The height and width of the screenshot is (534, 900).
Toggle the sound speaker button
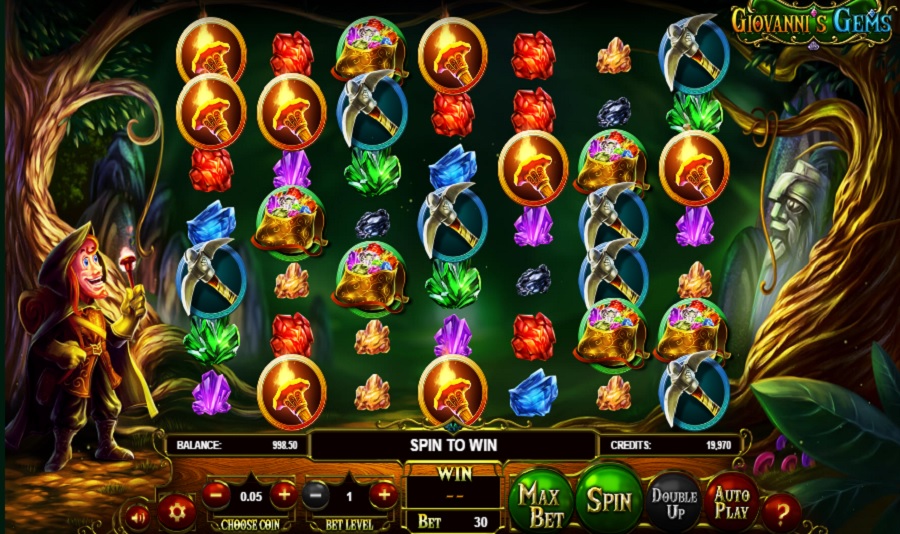click(x=138, y=514)
